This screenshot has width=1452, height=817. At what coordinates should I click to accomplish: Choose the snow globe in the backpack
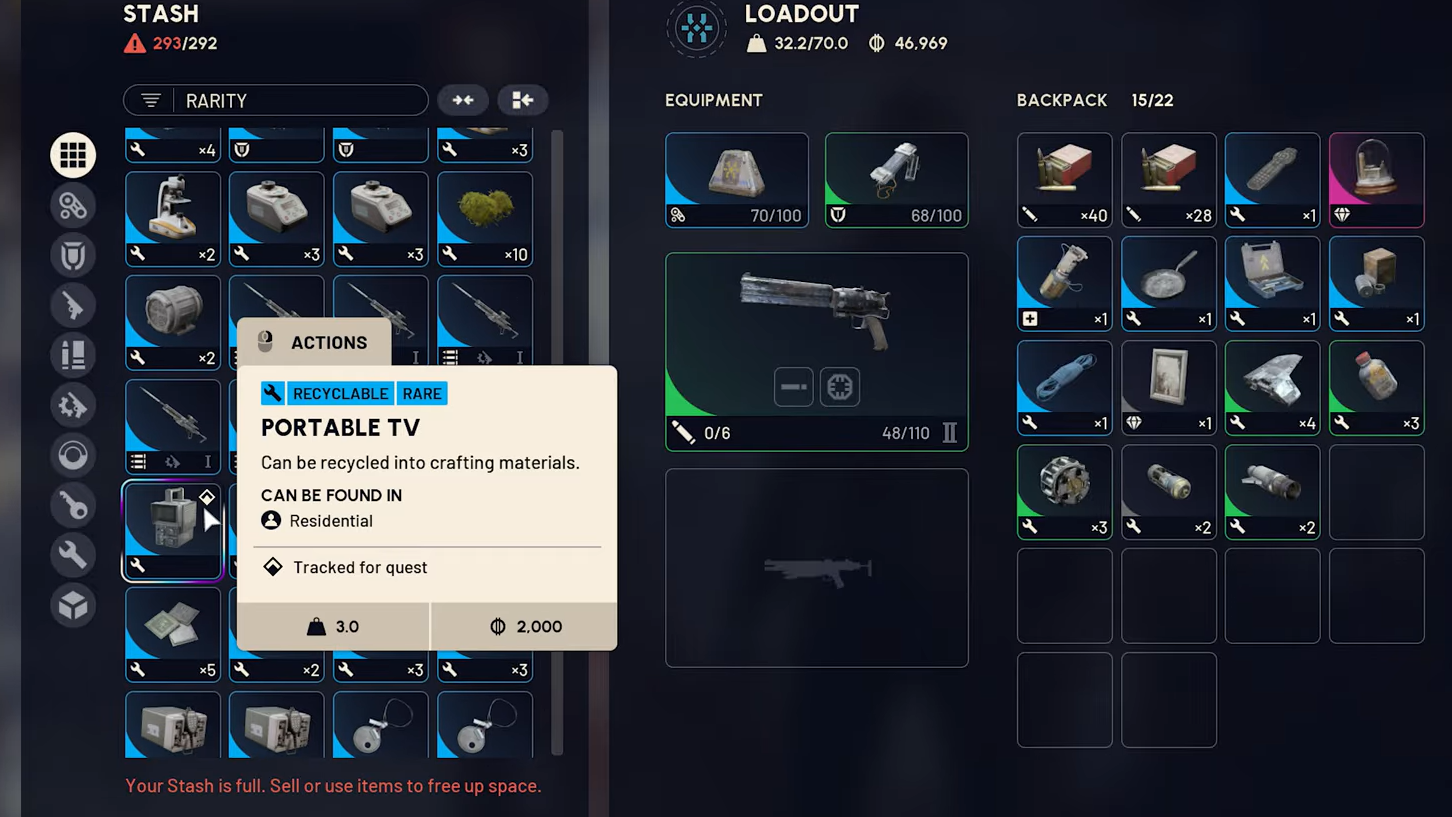[1376, 179]
